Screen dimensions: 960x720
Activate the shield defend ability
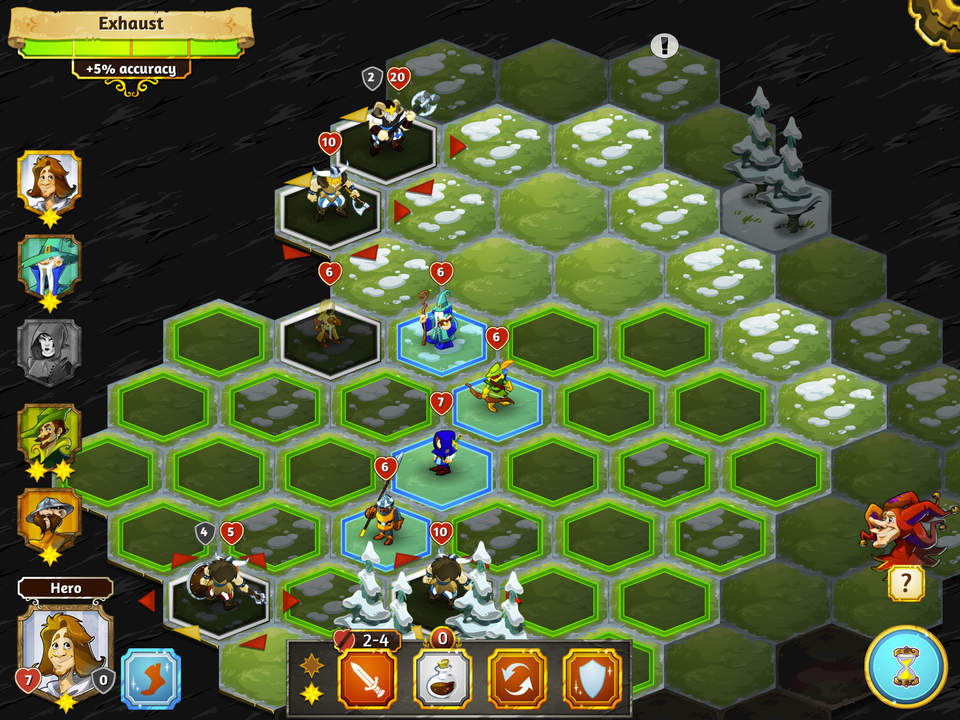591,678
